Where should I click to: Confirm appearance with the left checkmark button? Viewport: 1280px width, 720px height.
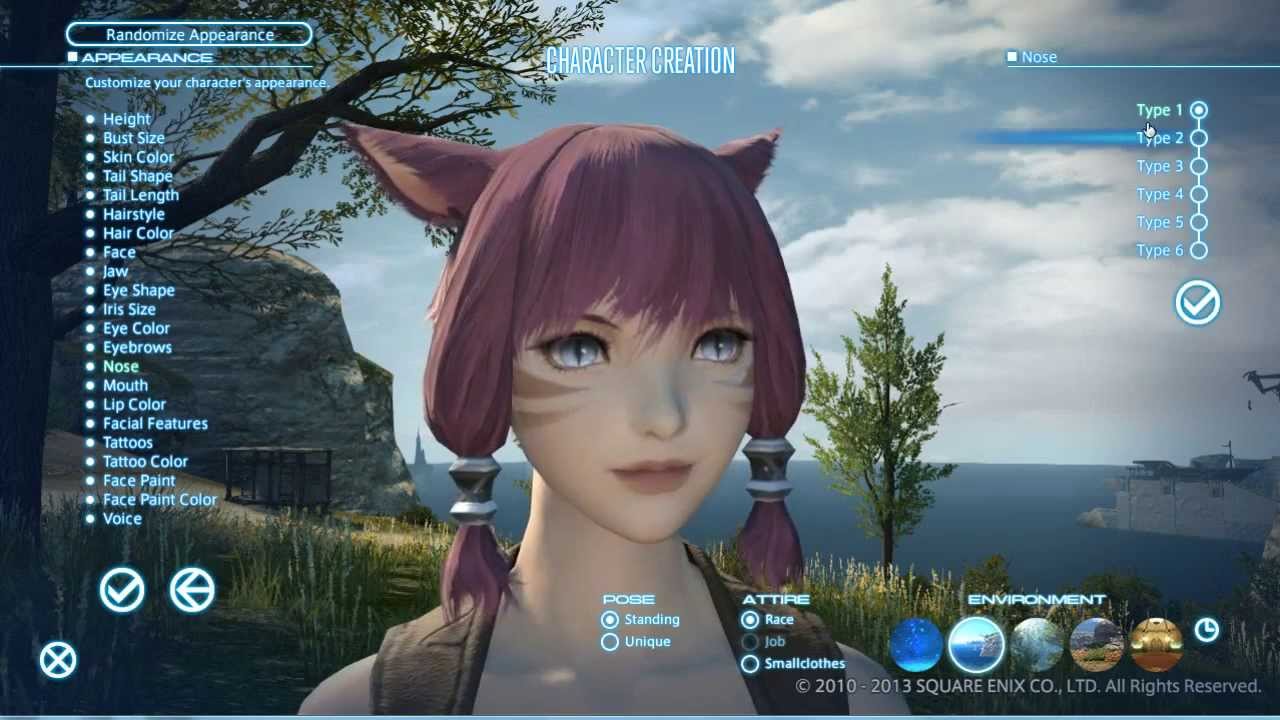point(122,591)
